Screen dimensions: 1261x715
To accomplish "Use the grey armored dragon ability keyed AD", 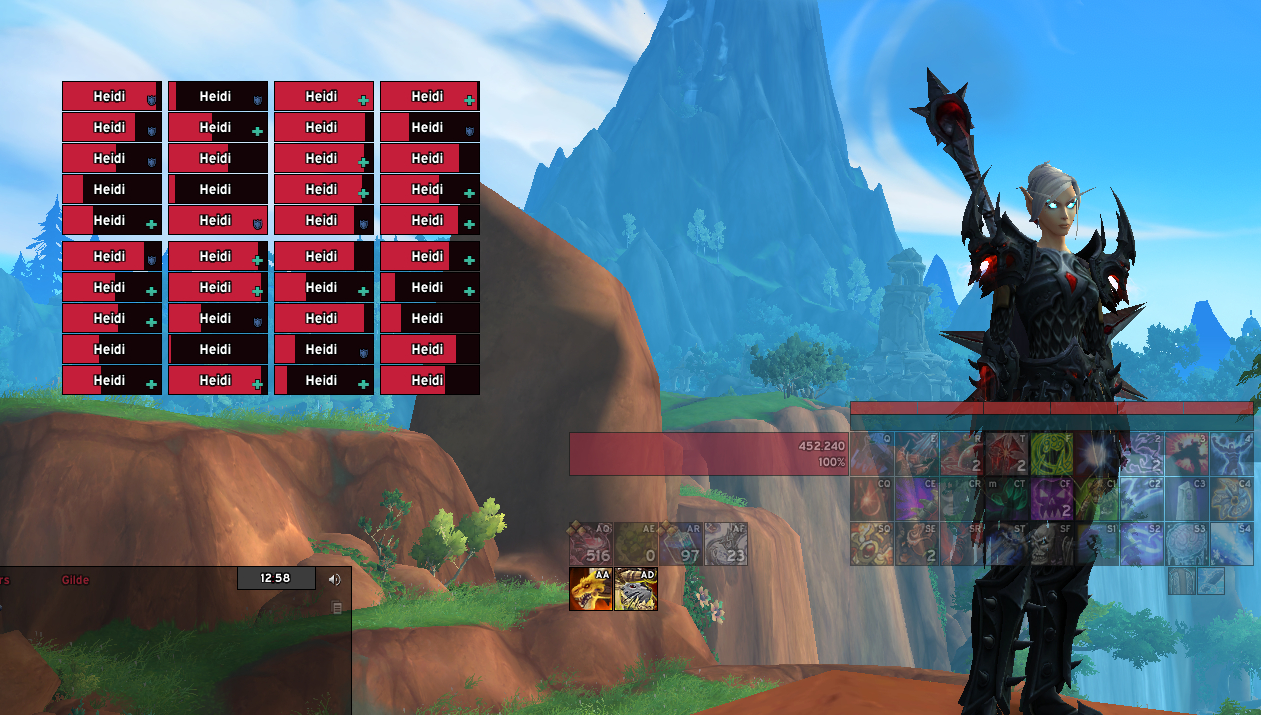I will [x=636, y=589].
